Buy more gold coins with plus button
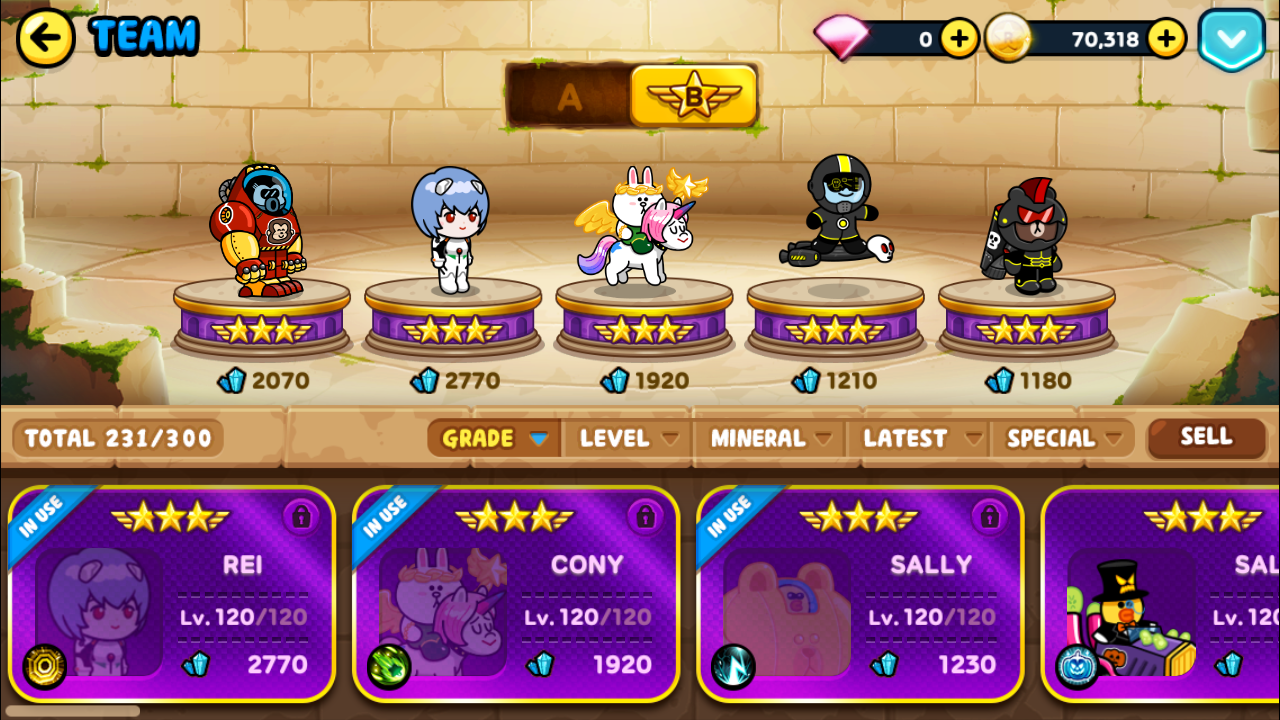Image resolution: width=1280 pixels, height=720 pixels. click(1166, 39)
